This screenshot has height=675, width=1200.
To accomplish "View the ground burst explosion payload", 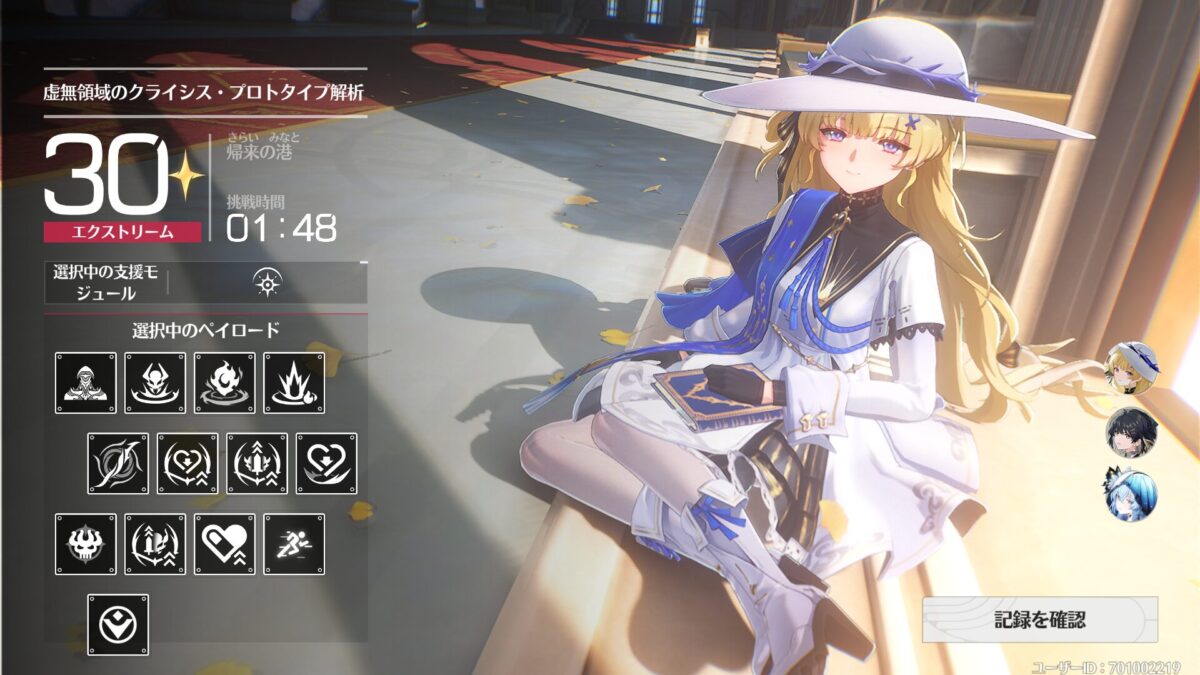I will coord(294,383).
